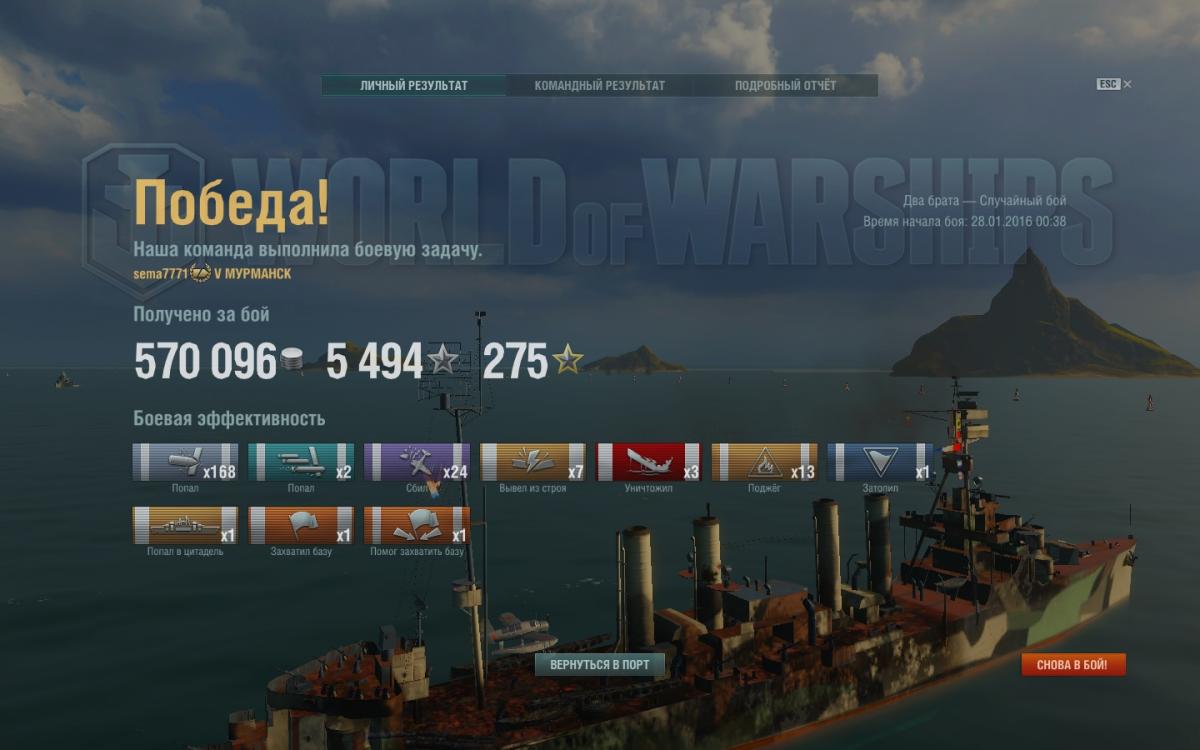Image resolution: width=1200 pixels, height=750 pixels.
Task: Start another battle with Снова в бой!
Action: coord(1073,665)
